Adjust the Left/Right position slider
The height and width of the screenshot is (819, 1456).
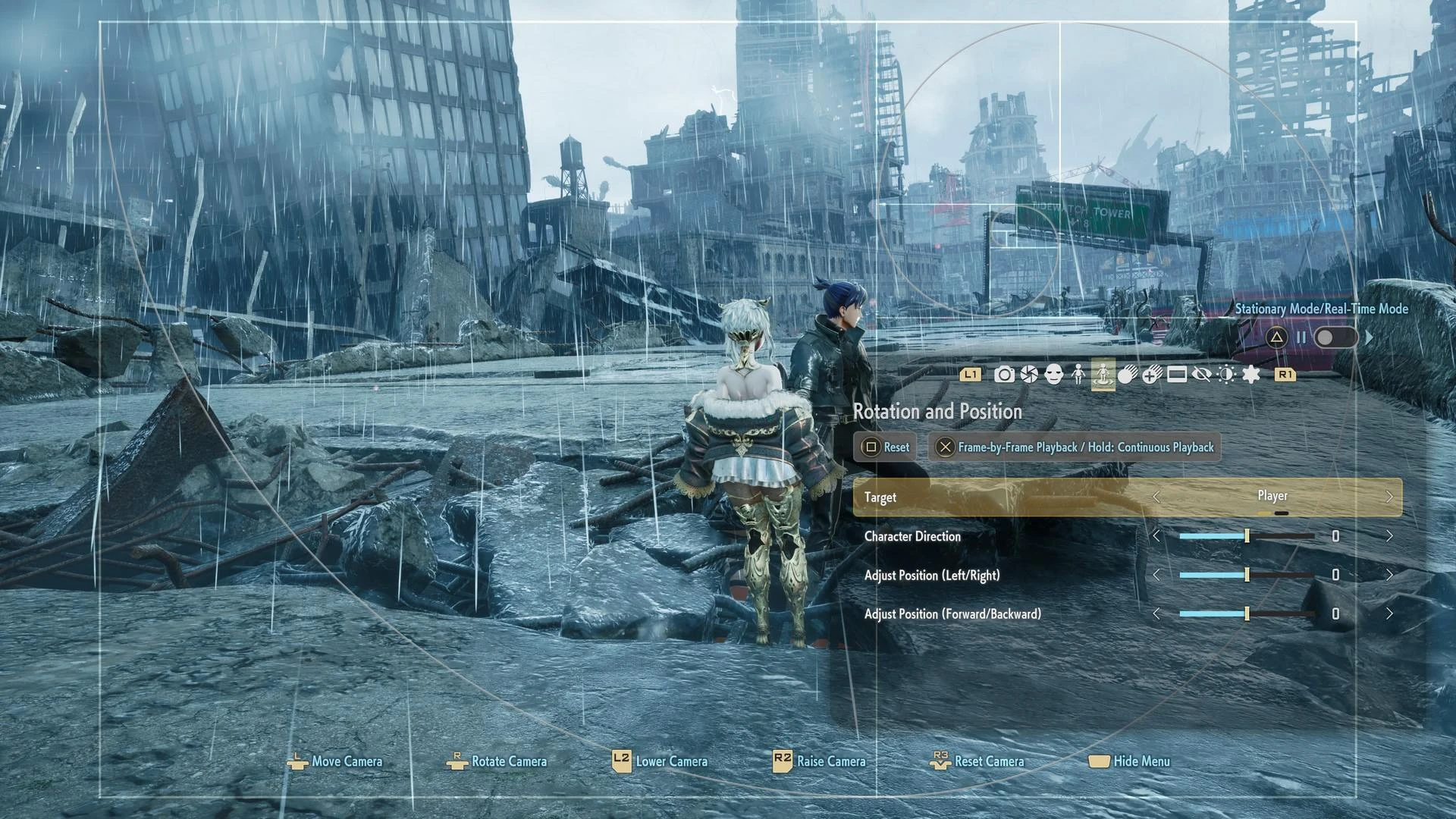pos(1247,575)
